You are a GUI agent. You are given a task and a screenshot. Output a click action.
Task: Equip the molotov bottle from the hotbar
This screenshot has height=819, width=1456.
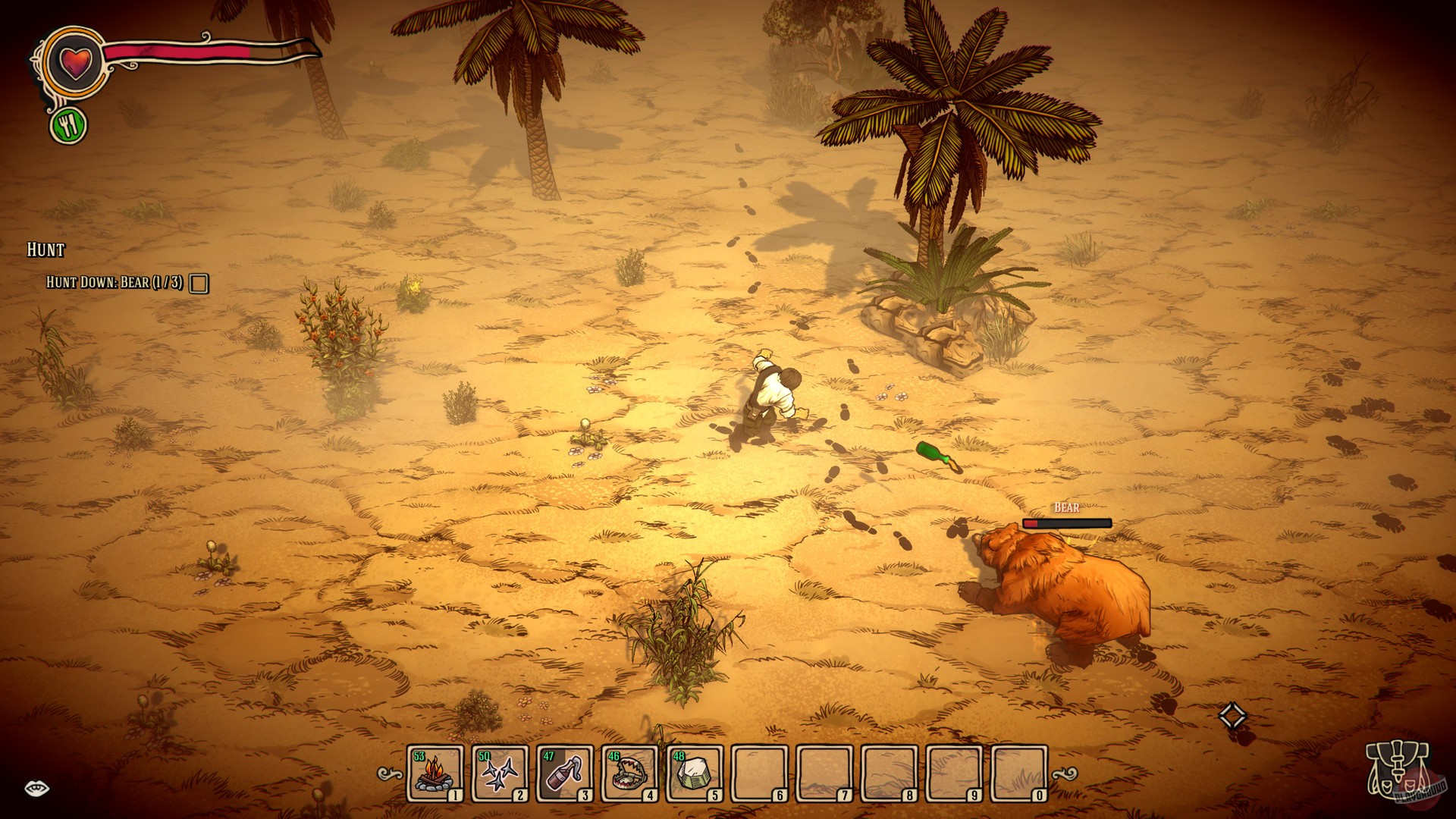[564, 773]
